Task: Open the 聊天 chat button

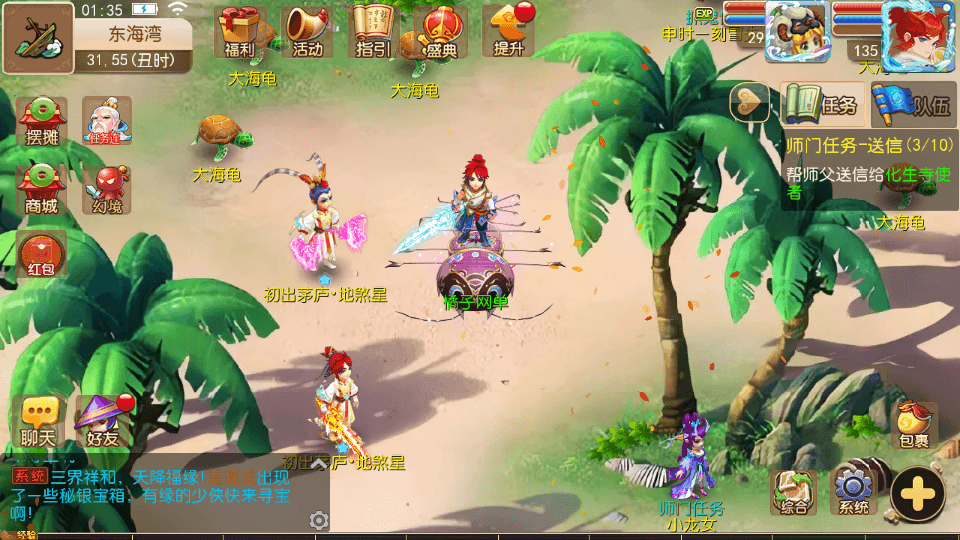Action: 40,420
